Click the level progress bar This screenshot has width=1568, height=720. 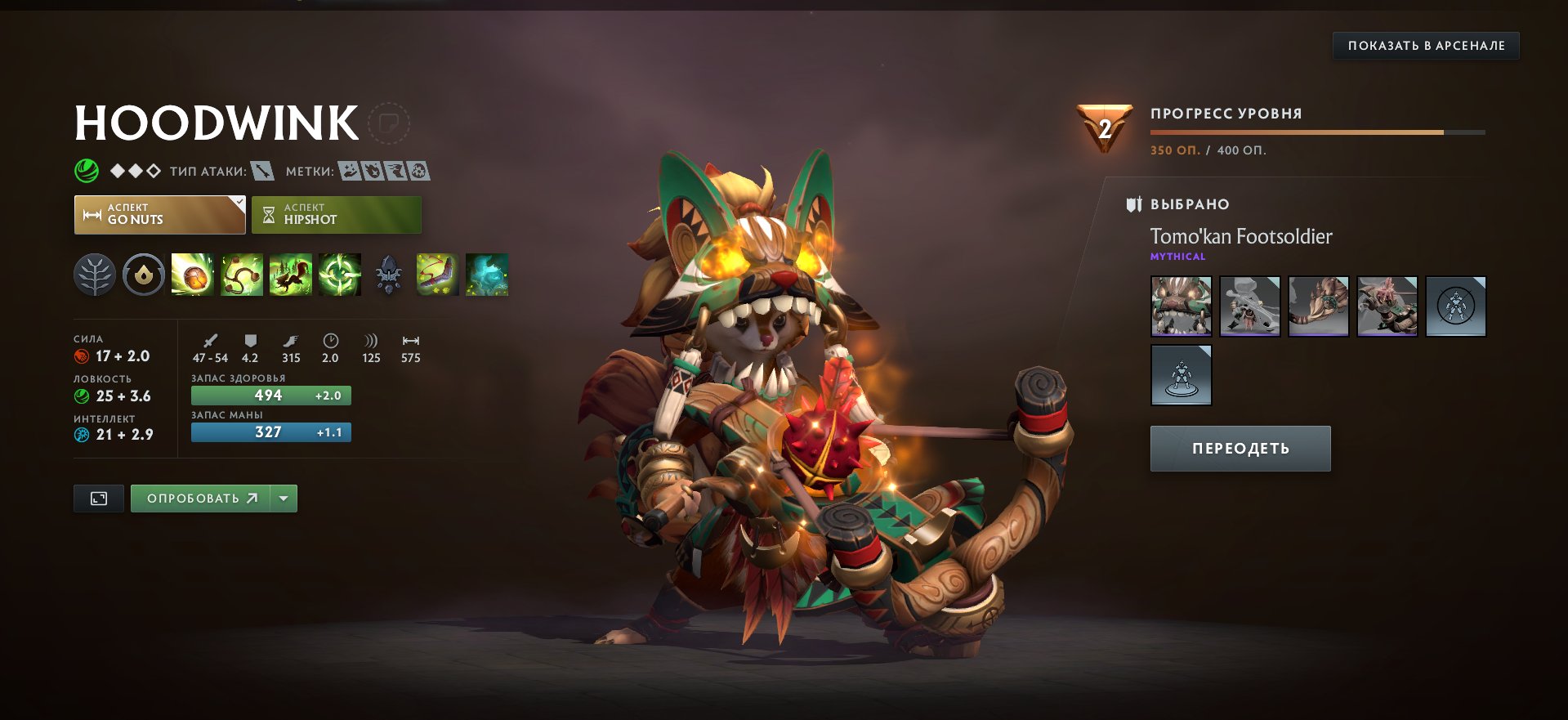1317,132
